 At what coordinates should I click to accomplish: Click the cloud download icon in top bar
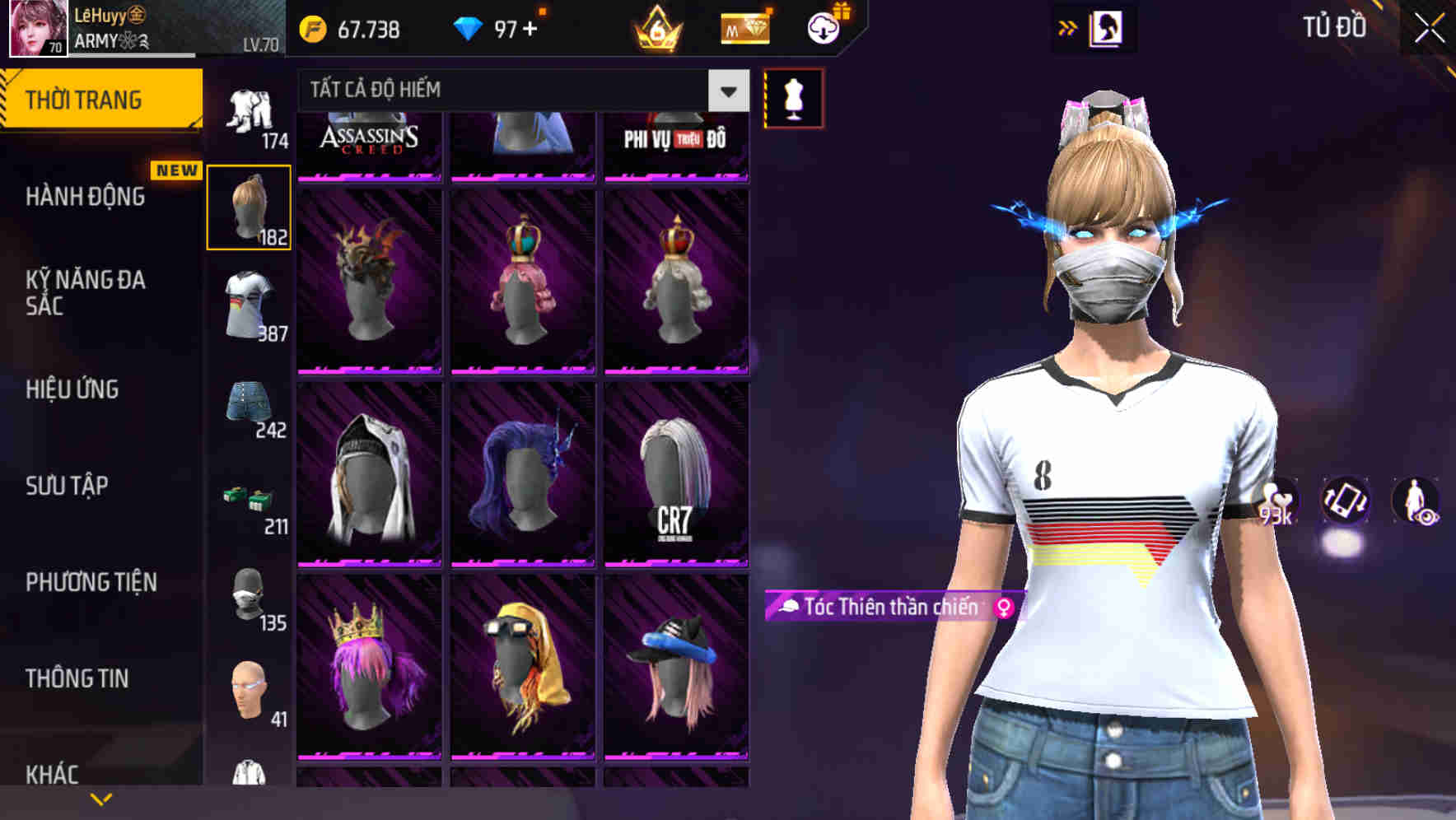click(824, 27)
